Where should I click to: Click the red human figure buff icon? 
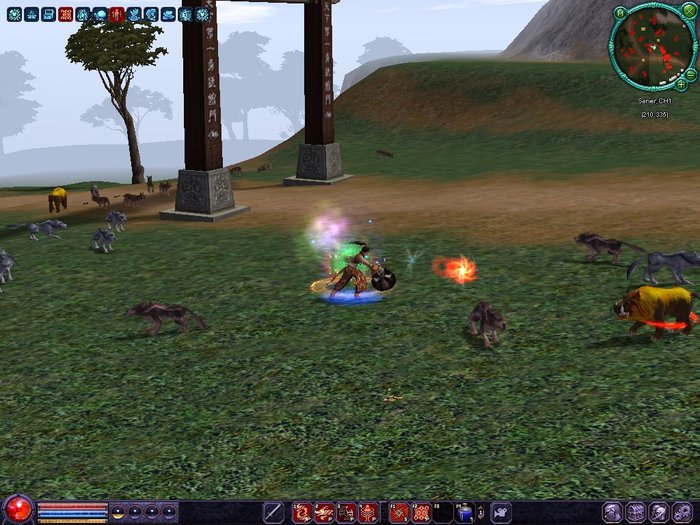[117, 14]
